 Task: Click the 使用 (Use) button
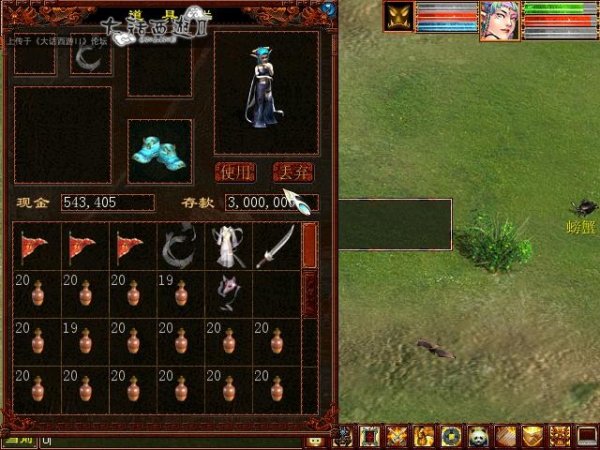click(x=236, y=172)
